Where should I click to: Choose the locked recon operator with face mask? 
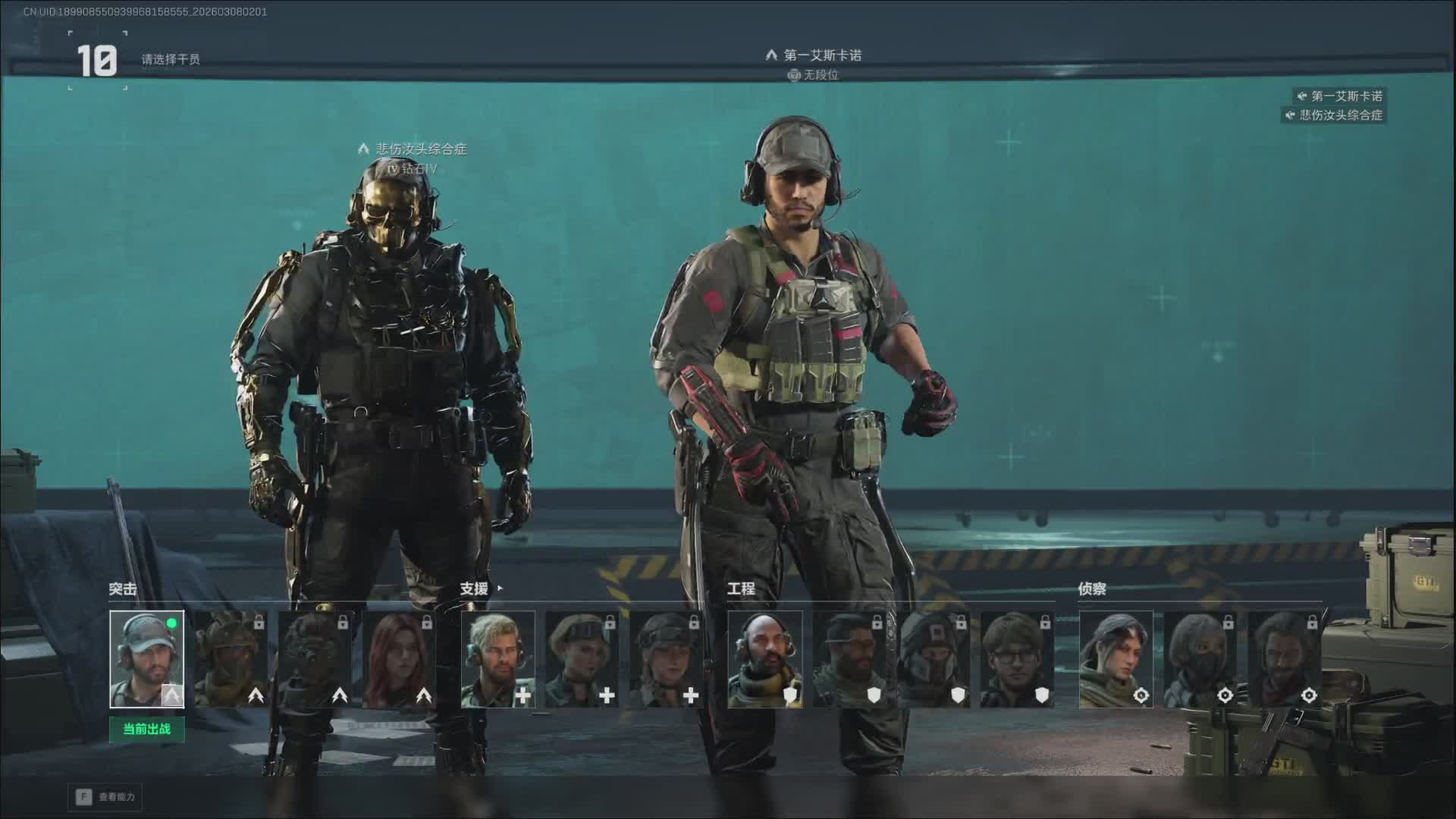click(1200, 659)
